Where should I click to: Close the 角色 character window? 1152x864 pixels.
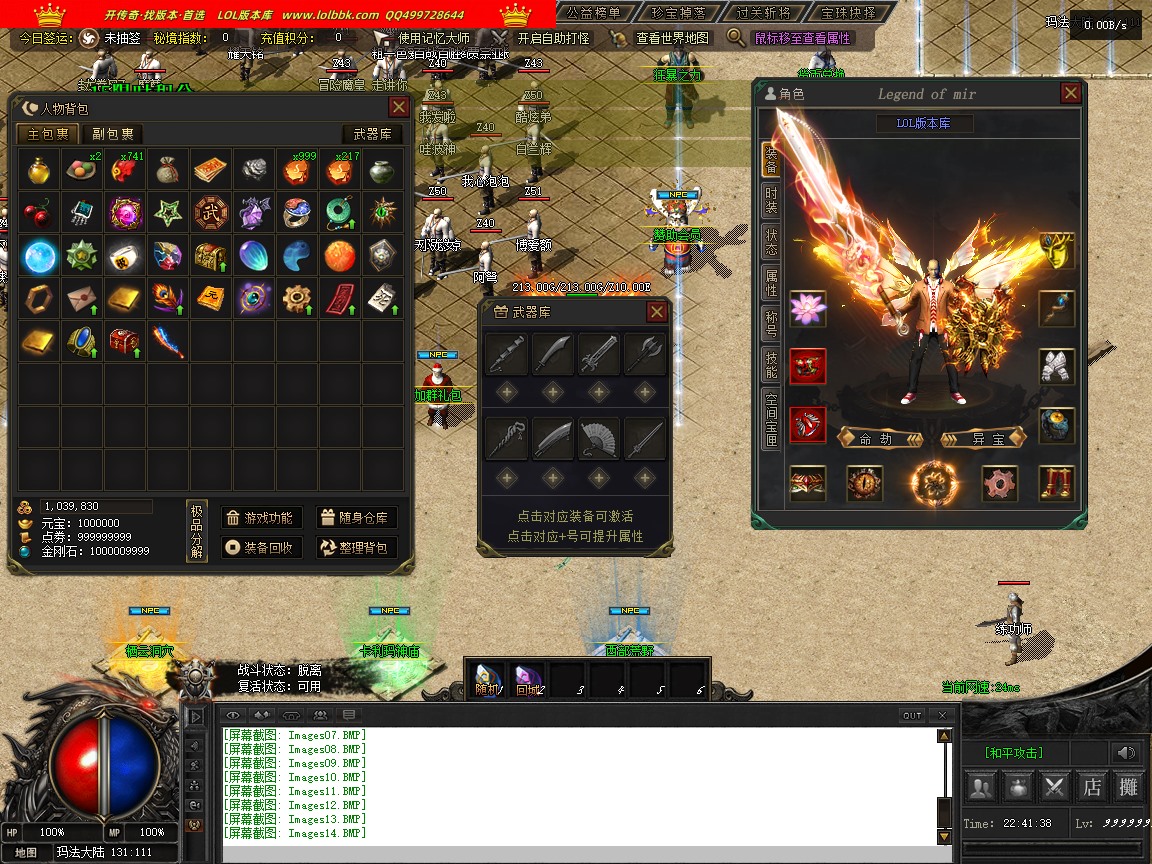click(x=1070, y=94)
